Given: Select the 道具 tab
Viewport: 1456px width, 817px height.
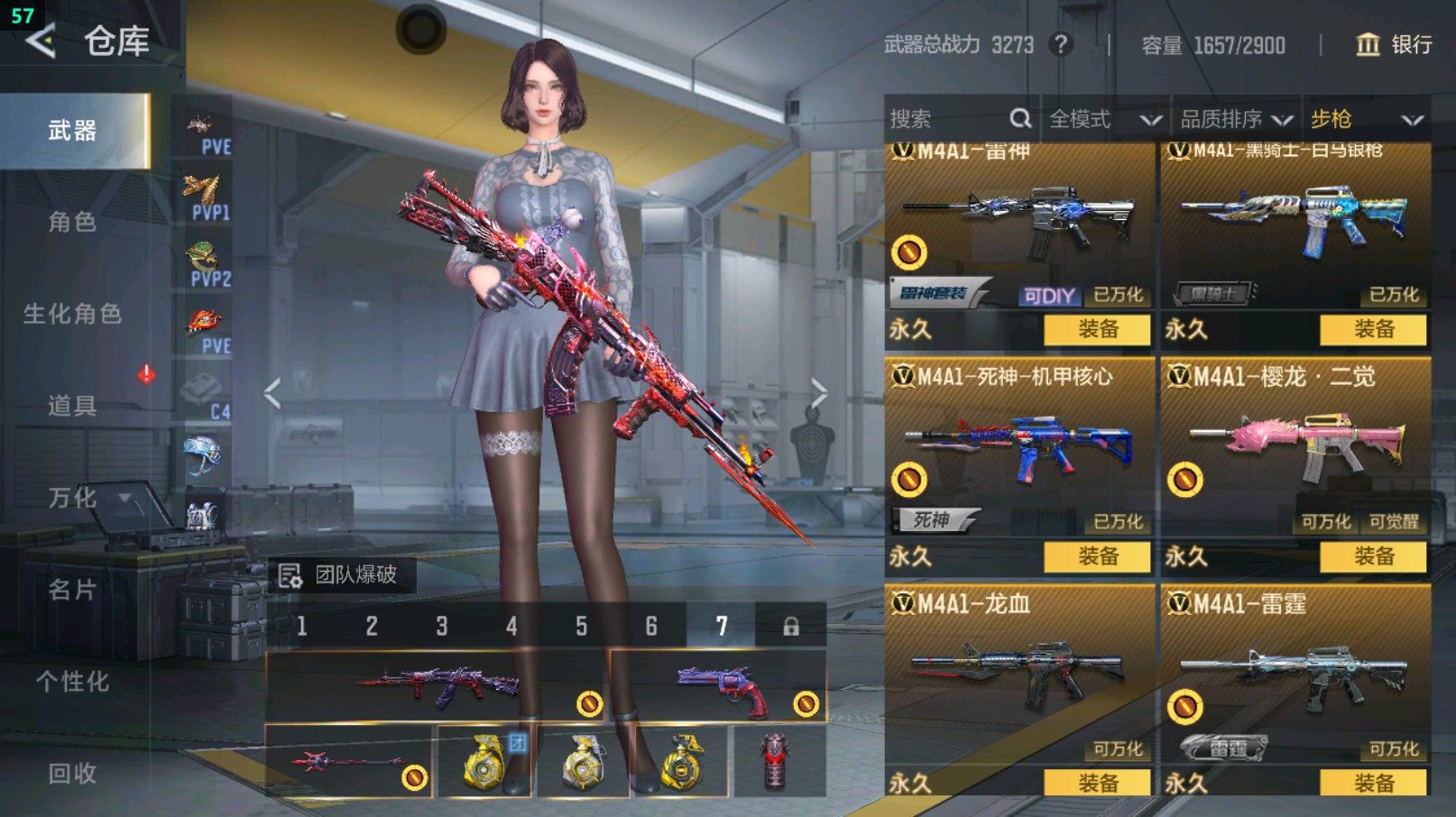Looking at the screenshot, I should click(72, 406).
